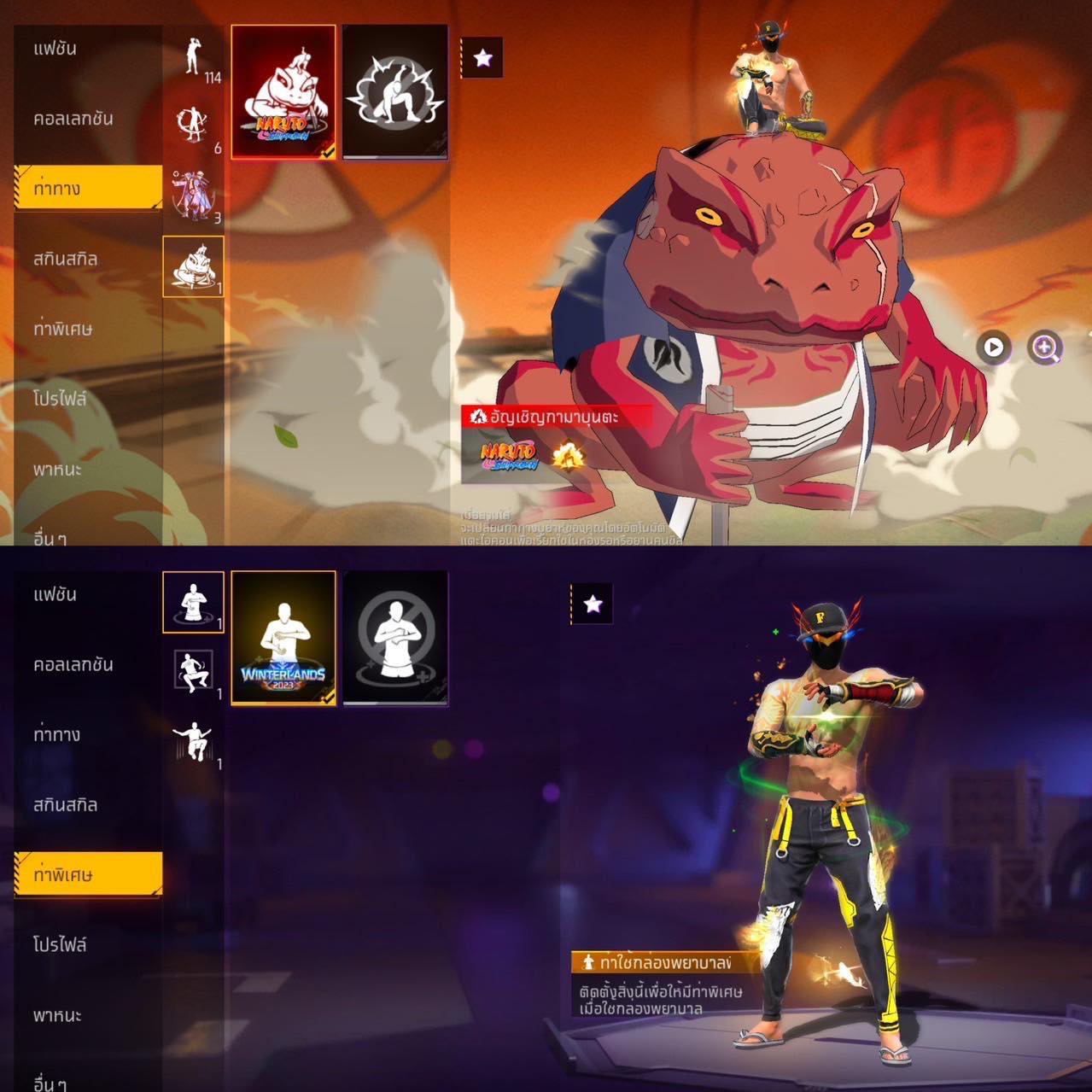This screenshot has height=1092, width=1092.
Task: Open the magnifier zoom view
Action: point(1045,347)
